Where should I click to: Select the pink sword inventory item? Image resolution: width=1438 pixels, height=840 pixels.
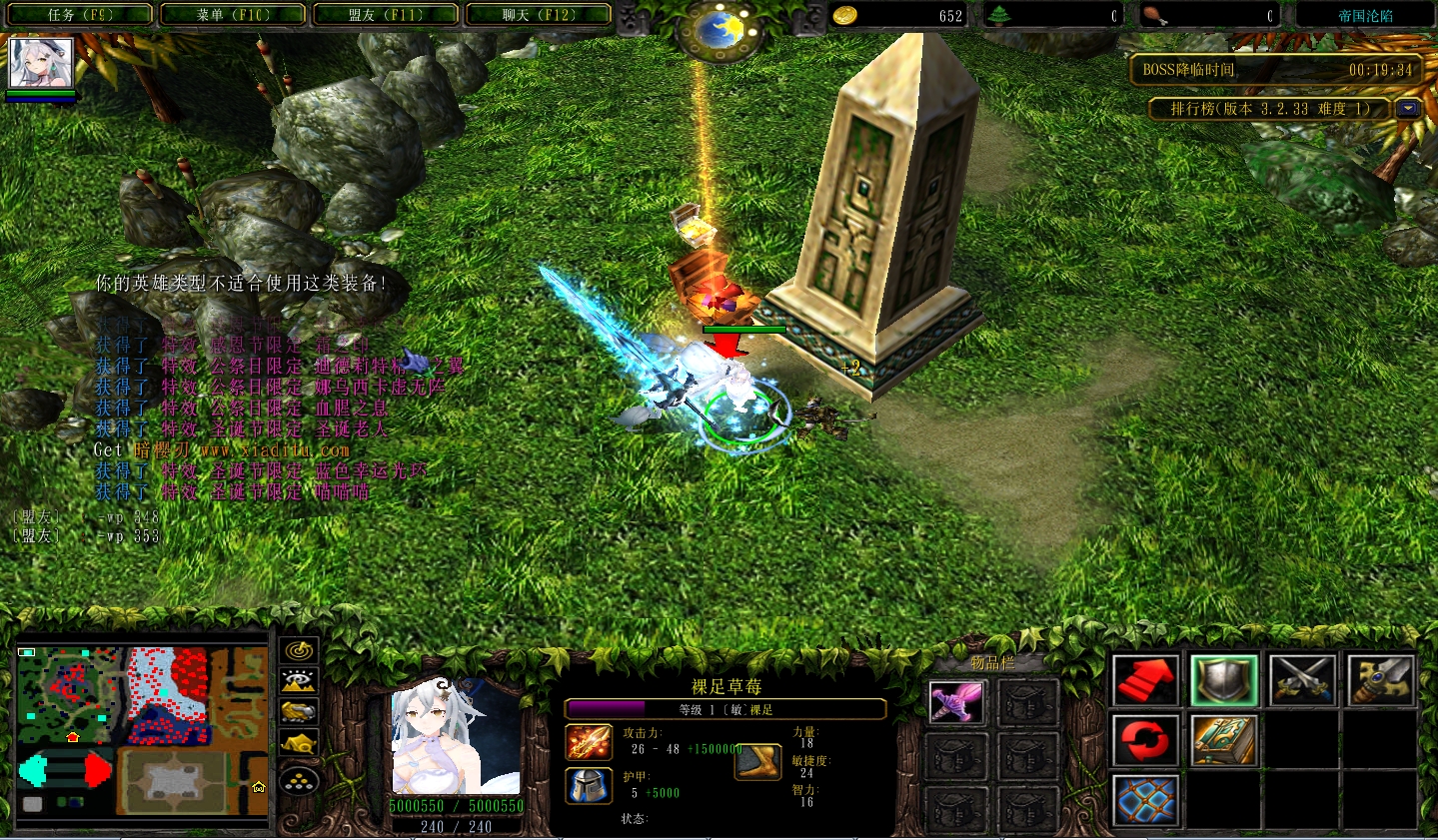pyautogui.click(x=956, y=703)
